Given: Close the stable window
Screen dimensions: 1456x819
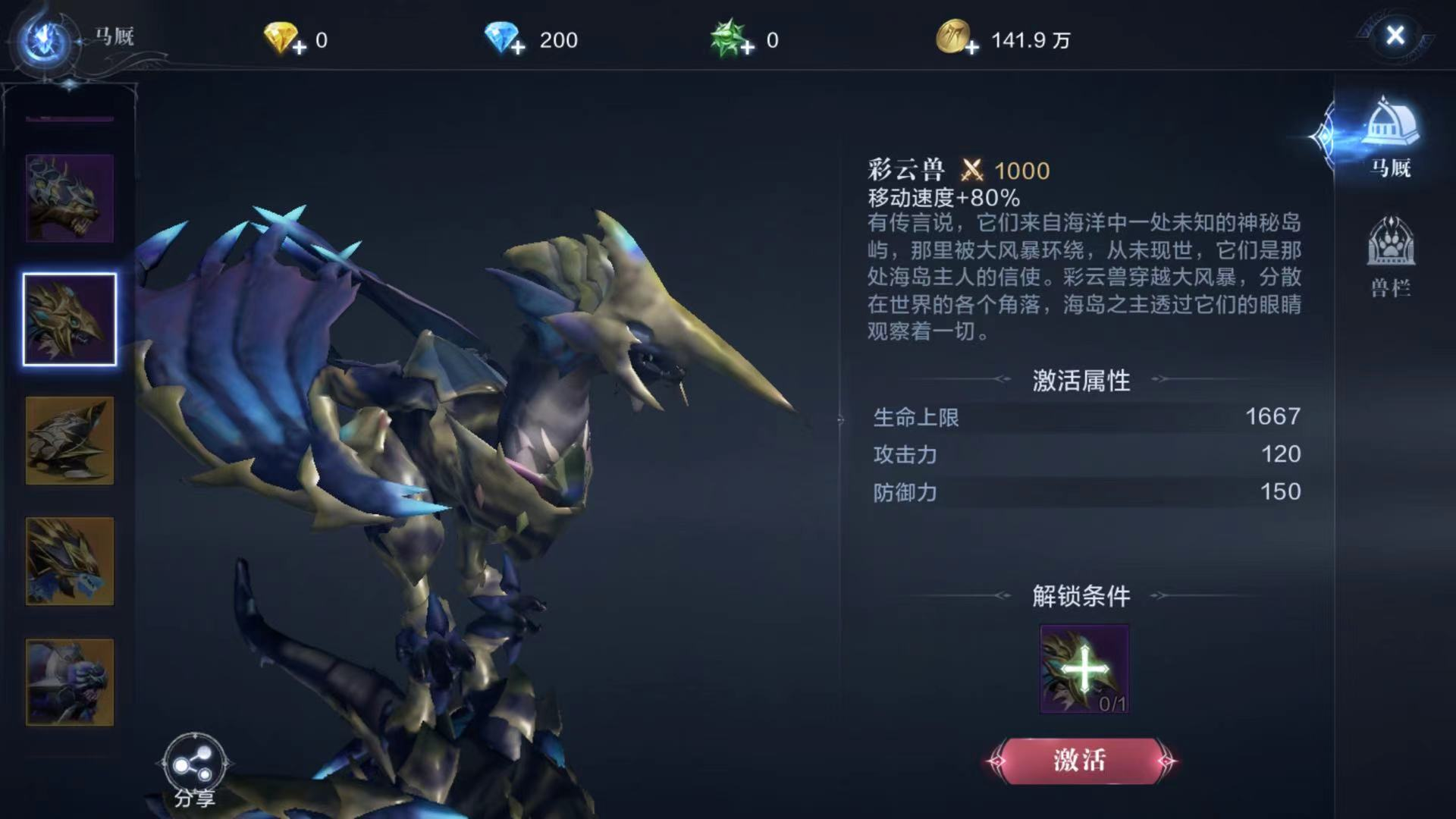Looking at the screenshot, I should point(1394,36).
